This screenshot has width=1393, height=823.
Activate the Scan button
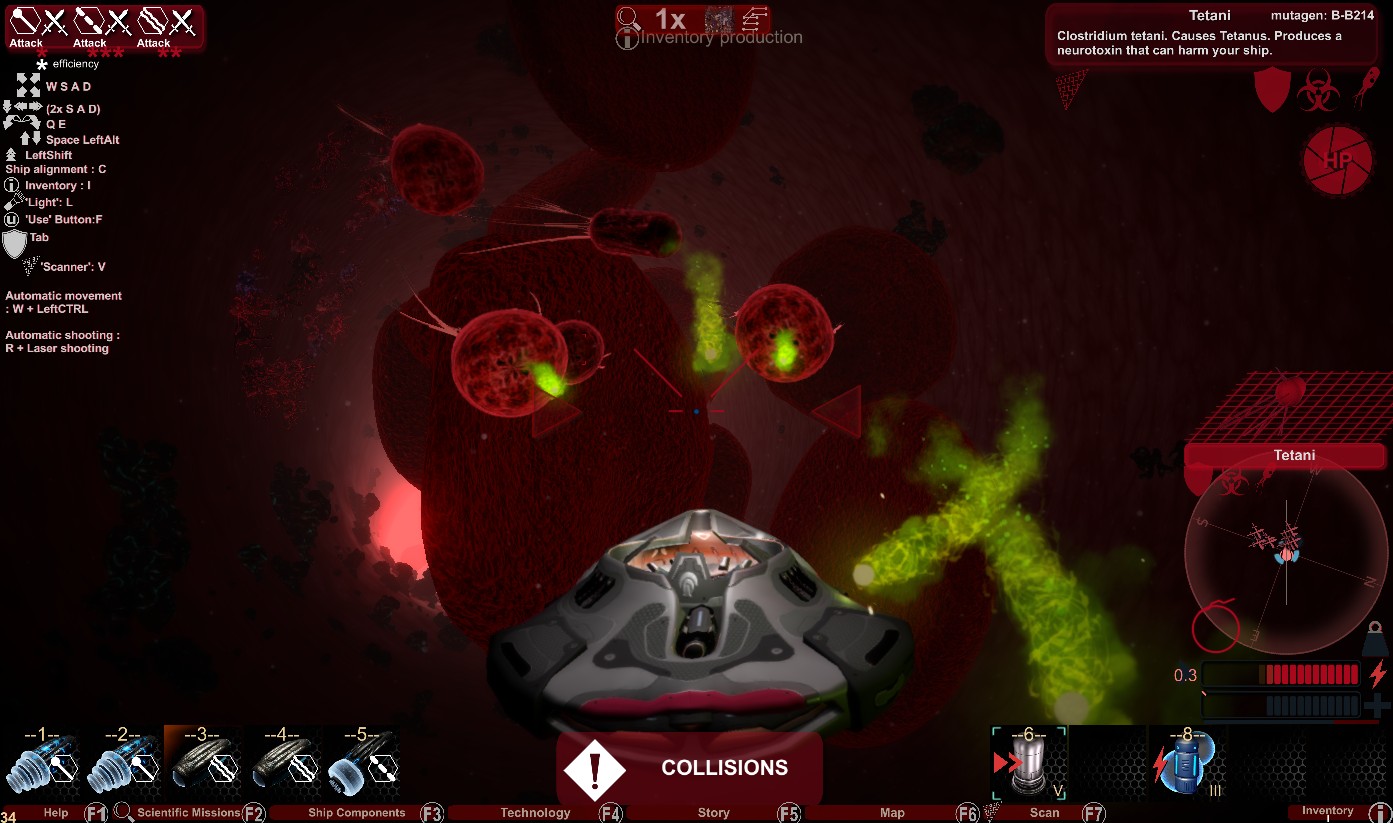pos(1044,813)
